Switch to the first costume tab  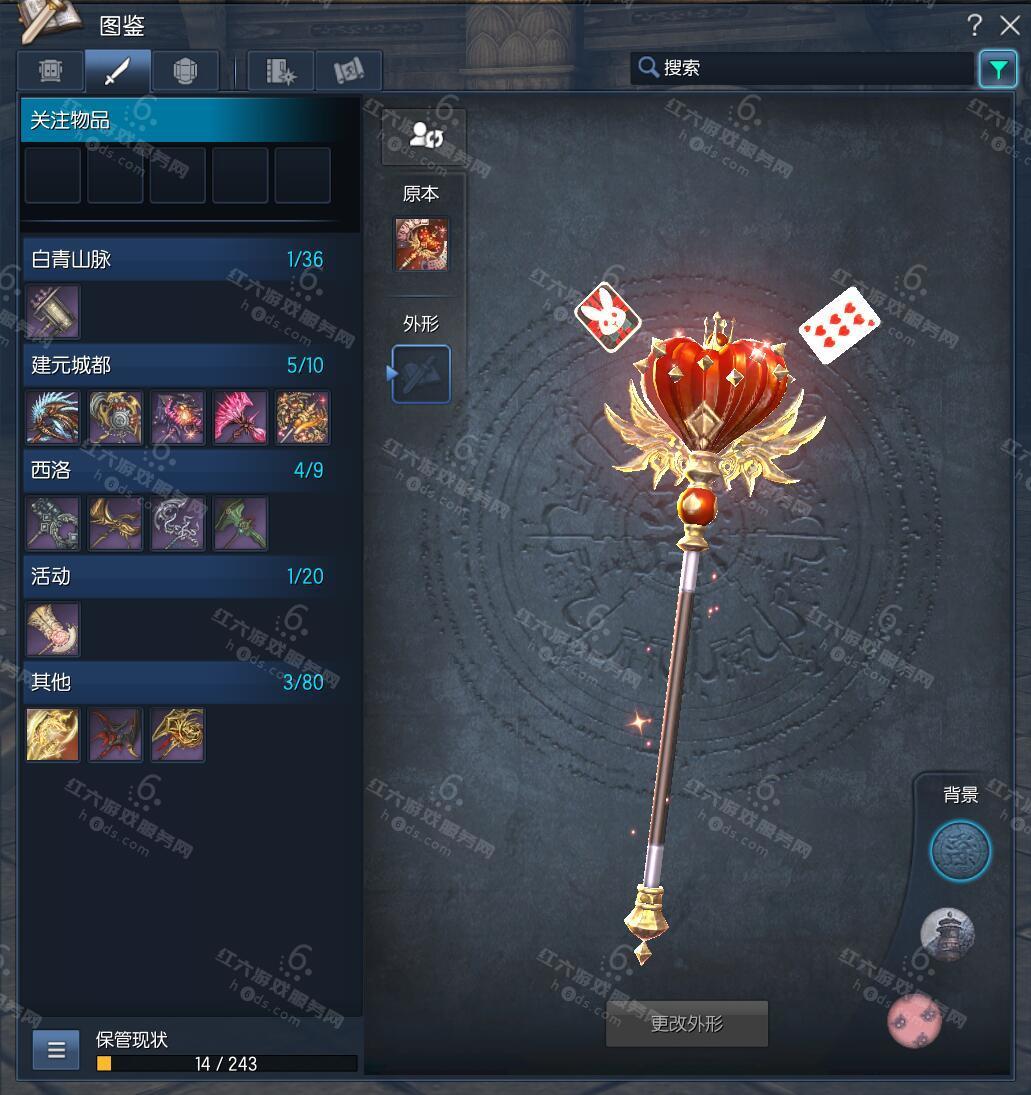click(x=51, y=71)
